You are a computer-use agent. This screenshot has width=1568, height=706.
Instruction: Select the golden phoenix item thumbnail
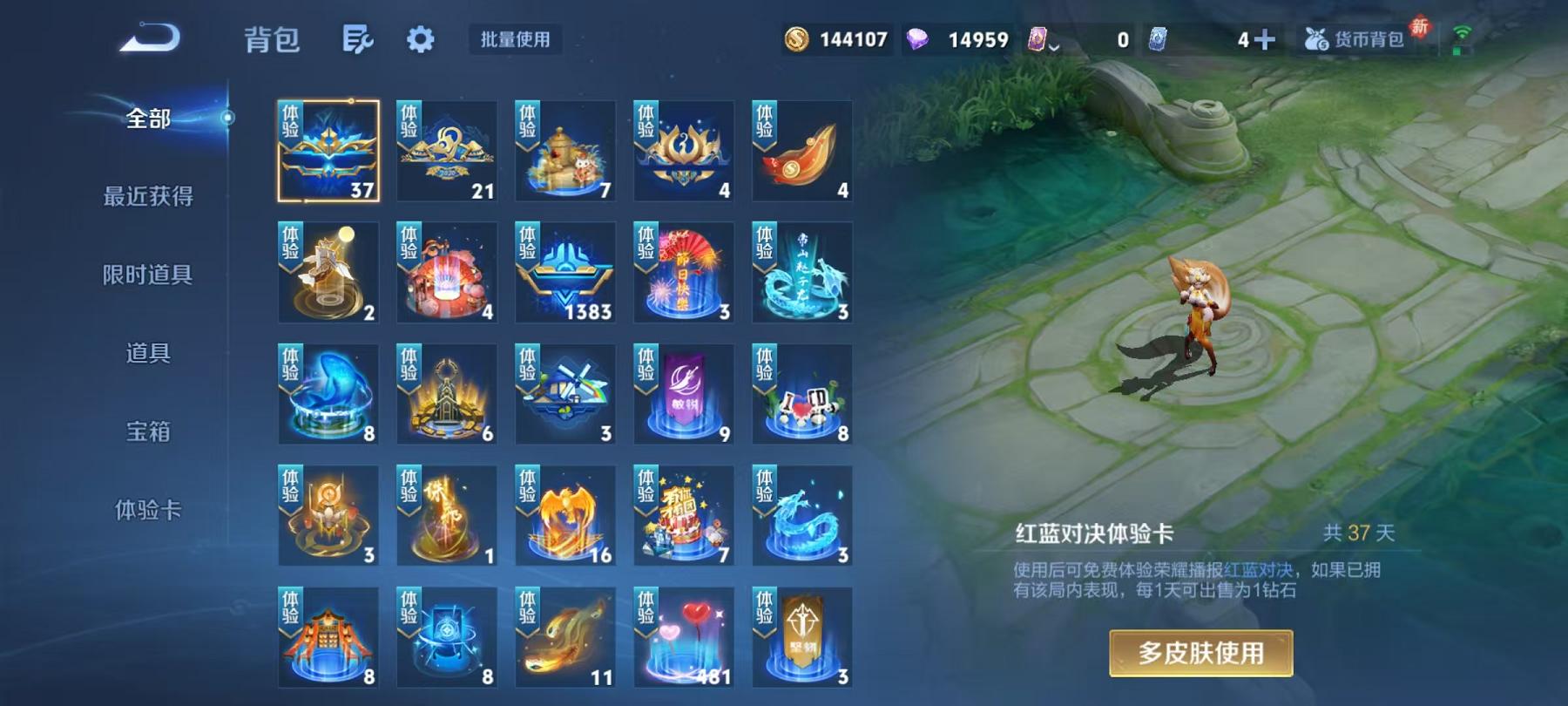coord(564,516)
